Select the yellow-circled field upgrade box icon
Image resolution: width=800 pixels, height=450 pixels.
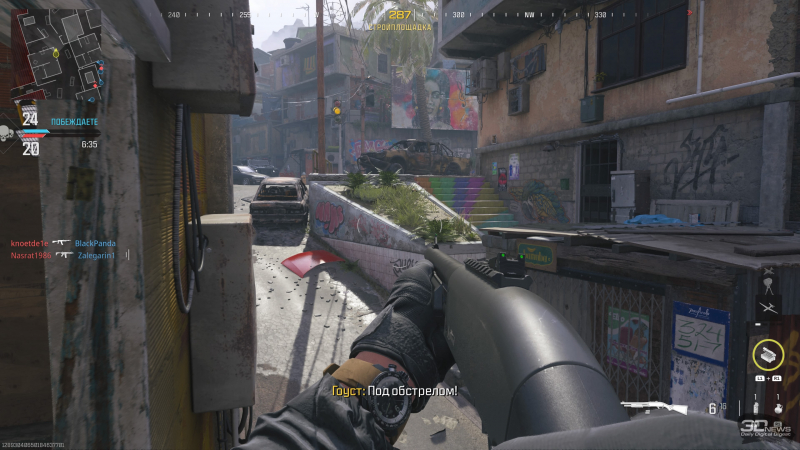tap(768, 353)
